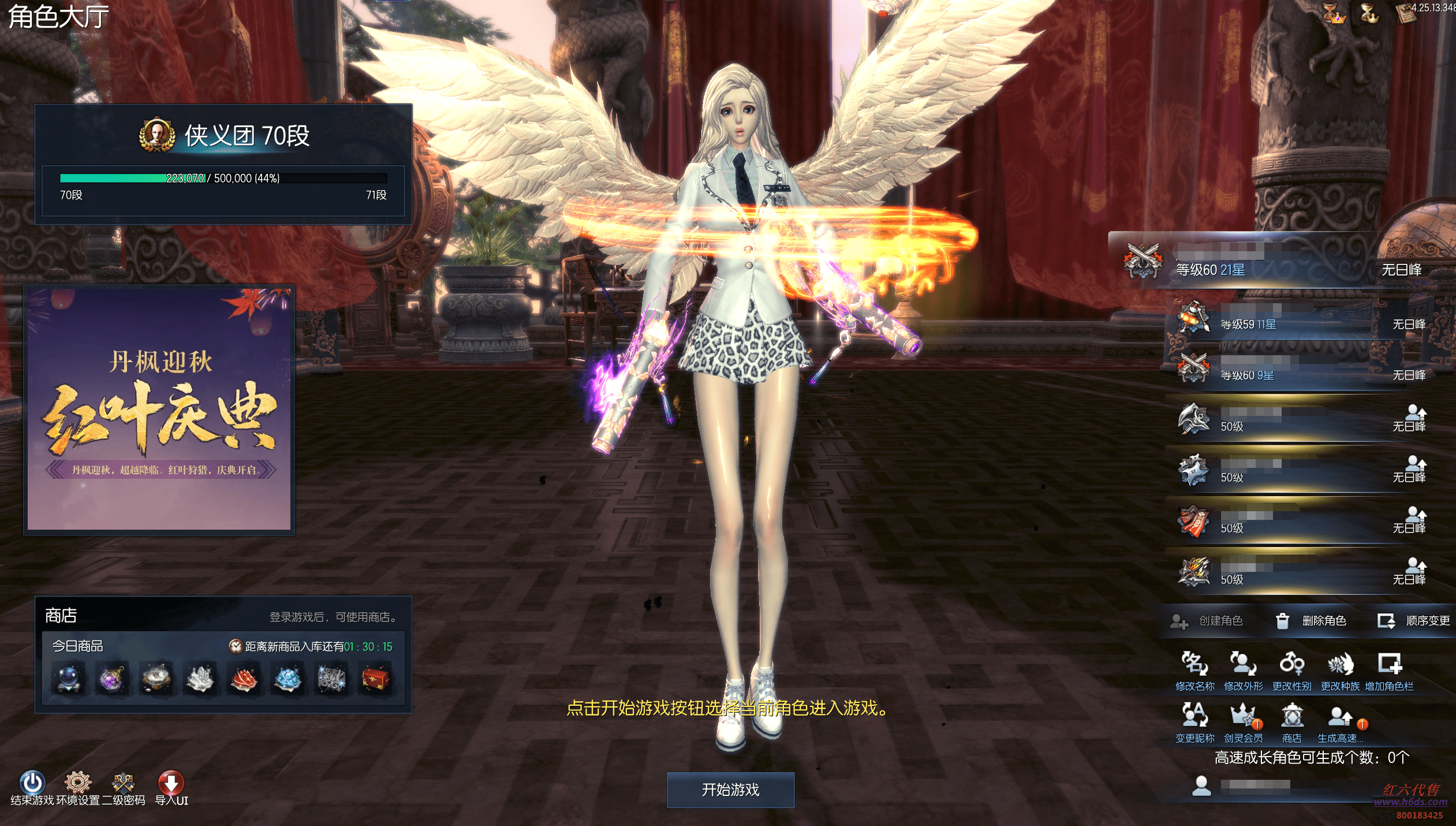
Task: Select the 更改种族 race change icon
Action: point(1340,671)
